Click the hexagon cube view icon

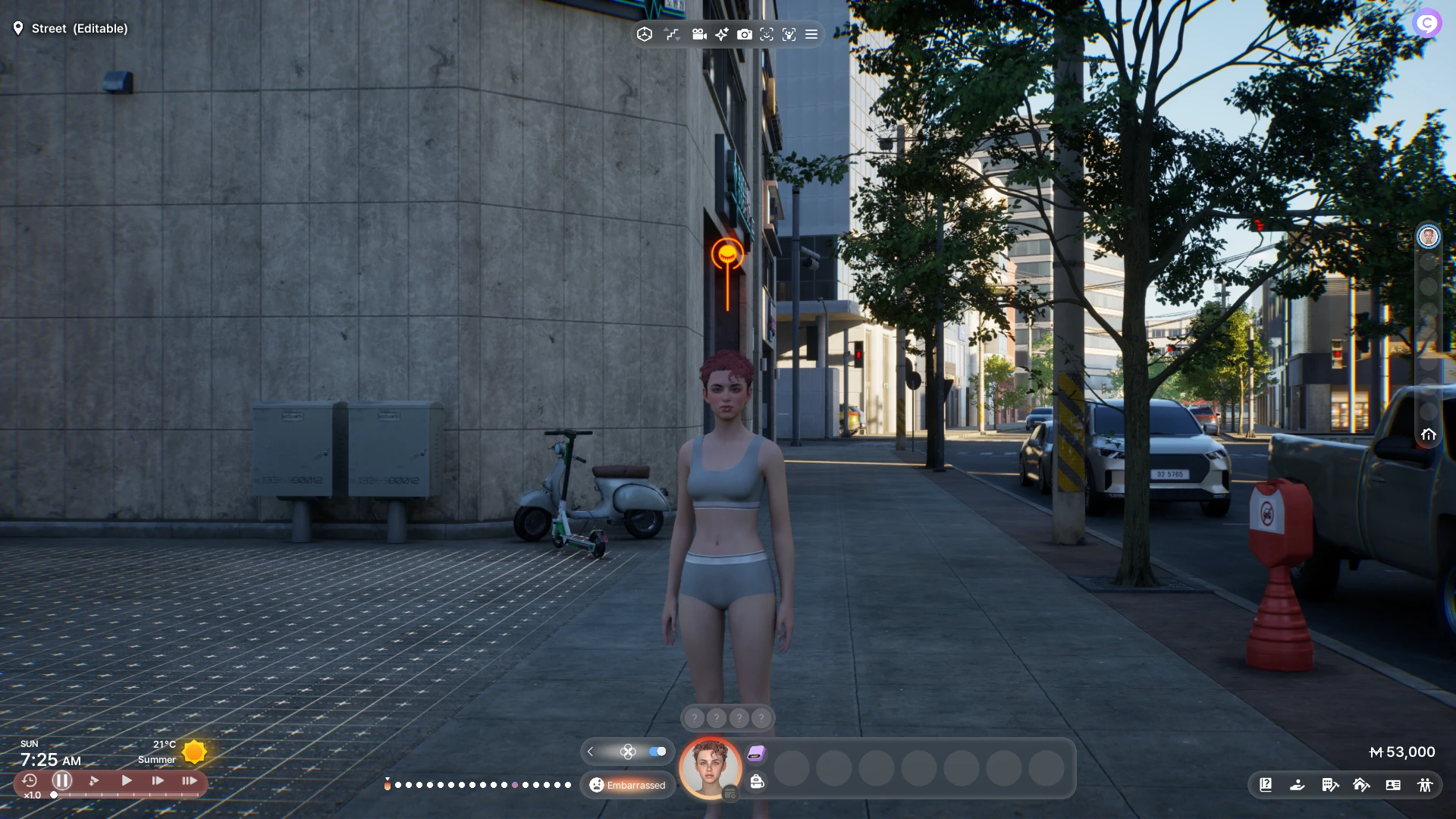645,34
